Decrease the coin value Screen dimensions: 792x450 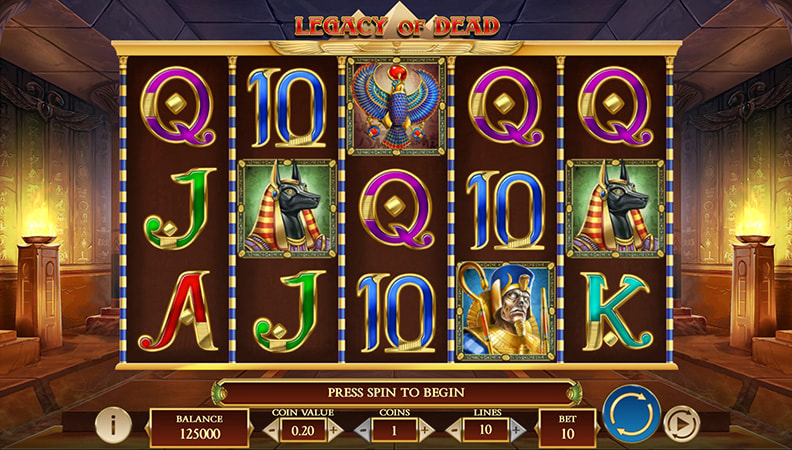pyautogui.click(x=270, y=430)
